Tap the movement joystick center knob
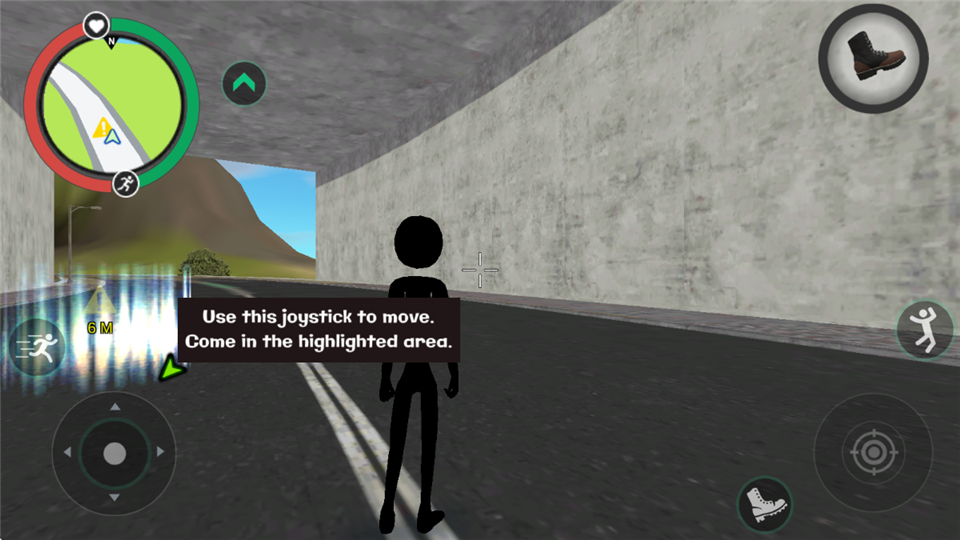Viewport: 960px width, 540px height. [x=114, y=453]
